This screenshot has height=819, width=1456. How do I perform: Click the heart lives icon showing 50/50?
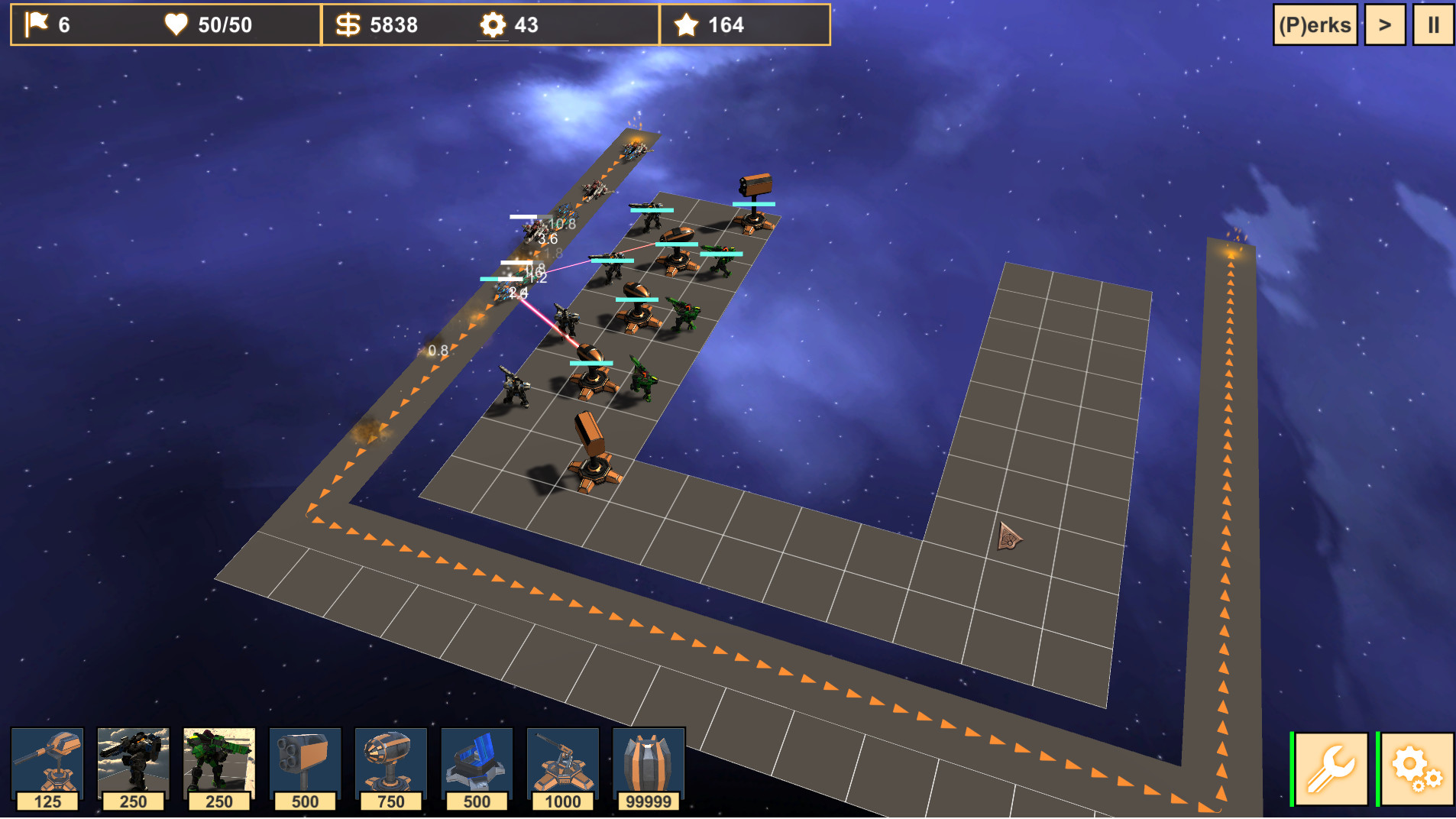click(x=177, y=24)
